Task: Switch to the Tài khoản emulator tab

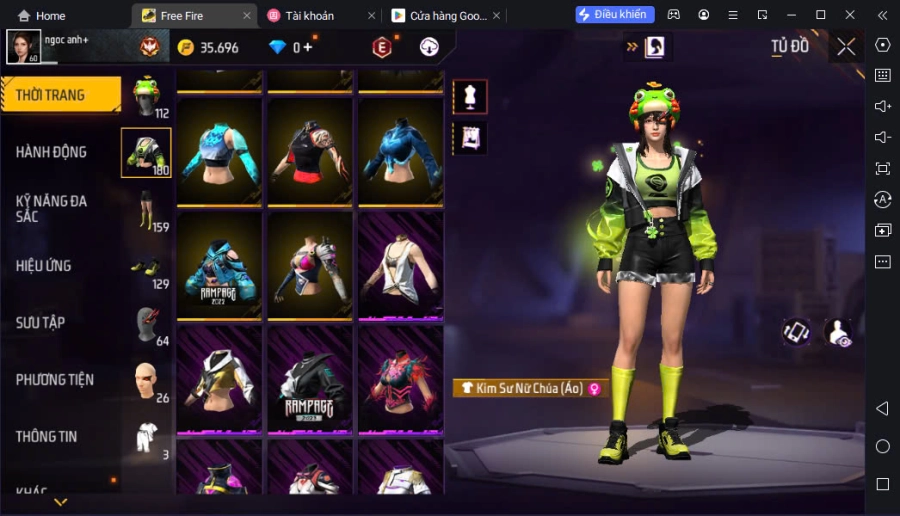Action: coord(312,16)
